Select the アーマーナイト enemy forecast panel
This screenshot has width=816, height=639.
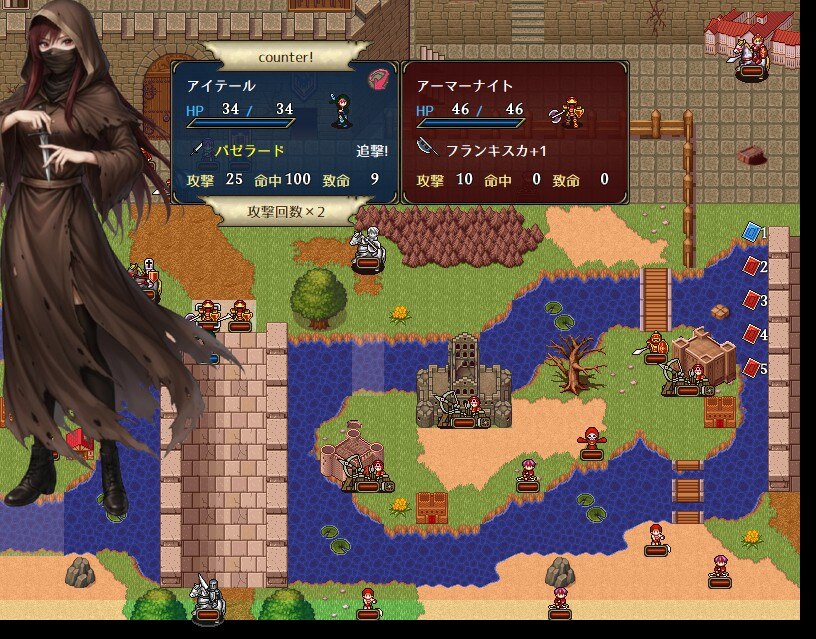coord(514,132)
